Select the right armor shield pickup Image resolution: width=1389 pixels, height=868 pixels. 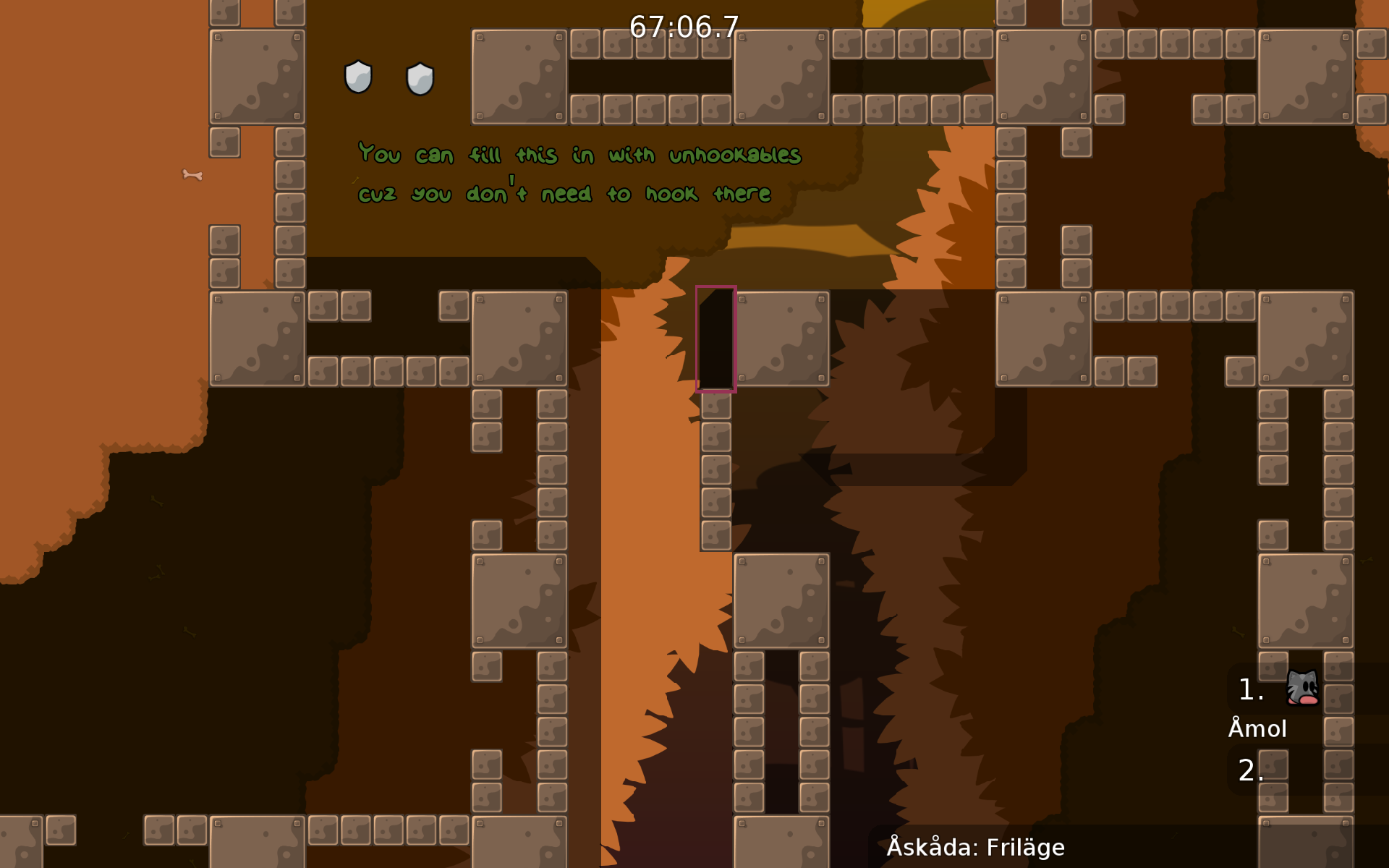pyautogui.click(x=418, y=80)
